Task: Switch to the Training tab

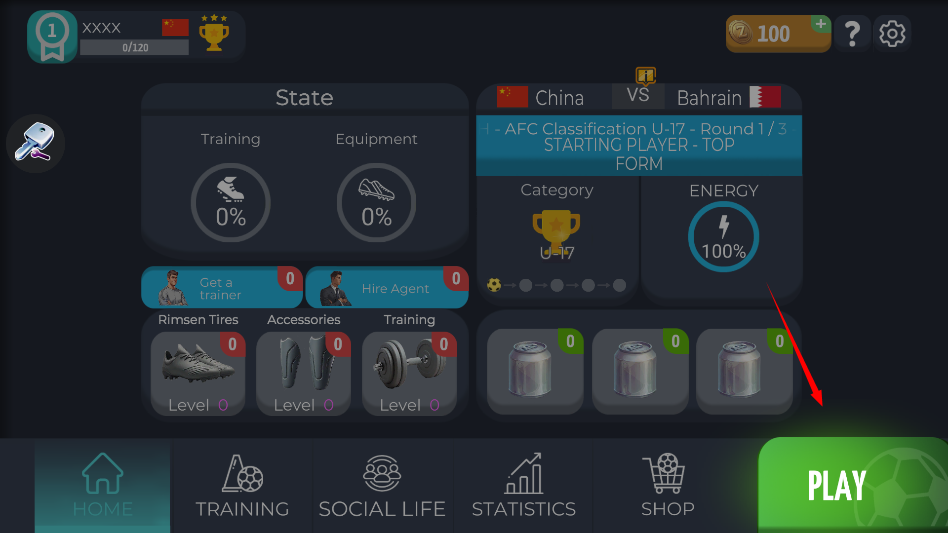Action: pyautogui.click(x=242, y=487)
